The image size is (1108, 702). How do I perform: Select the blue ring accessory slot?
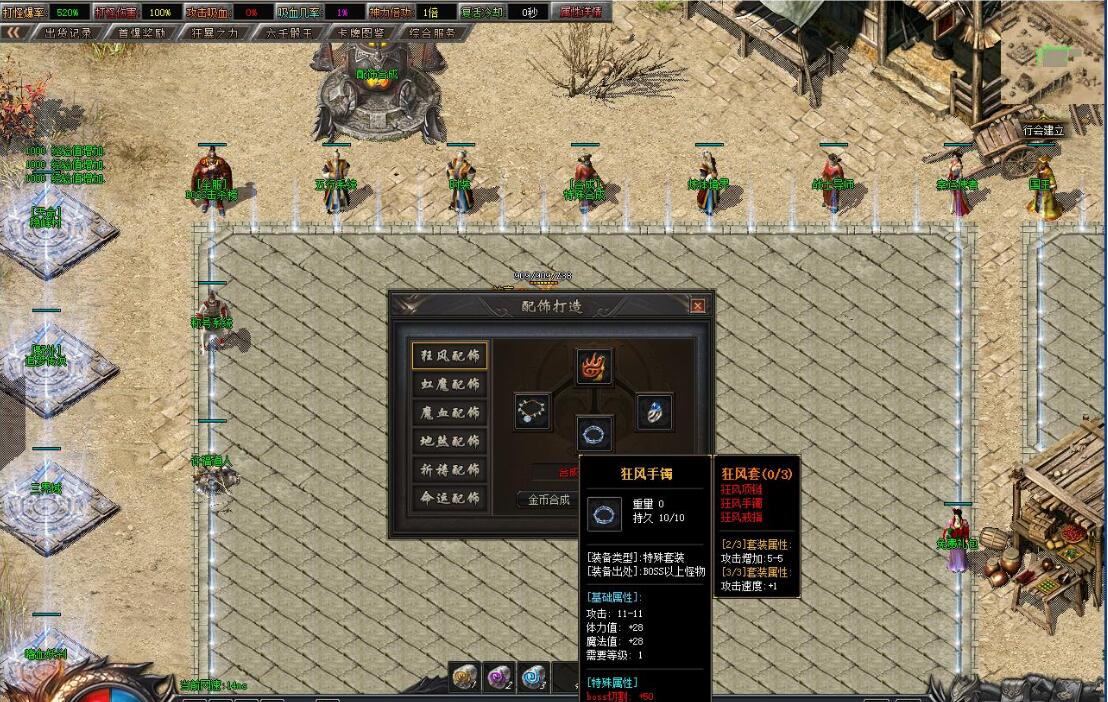coord(655,411)
